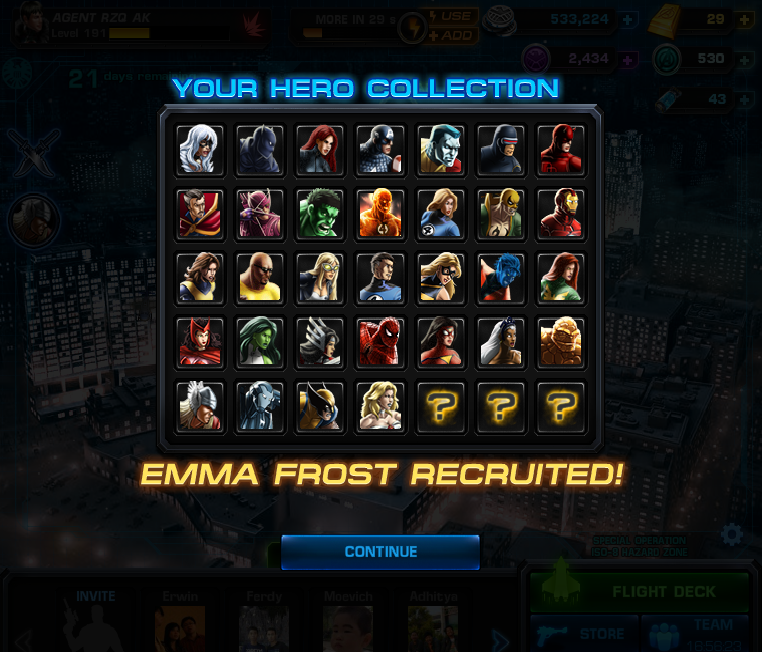Choose the Spider-Man hero portrait
Screen dimensions: 762x652
(x=380, y=343)
